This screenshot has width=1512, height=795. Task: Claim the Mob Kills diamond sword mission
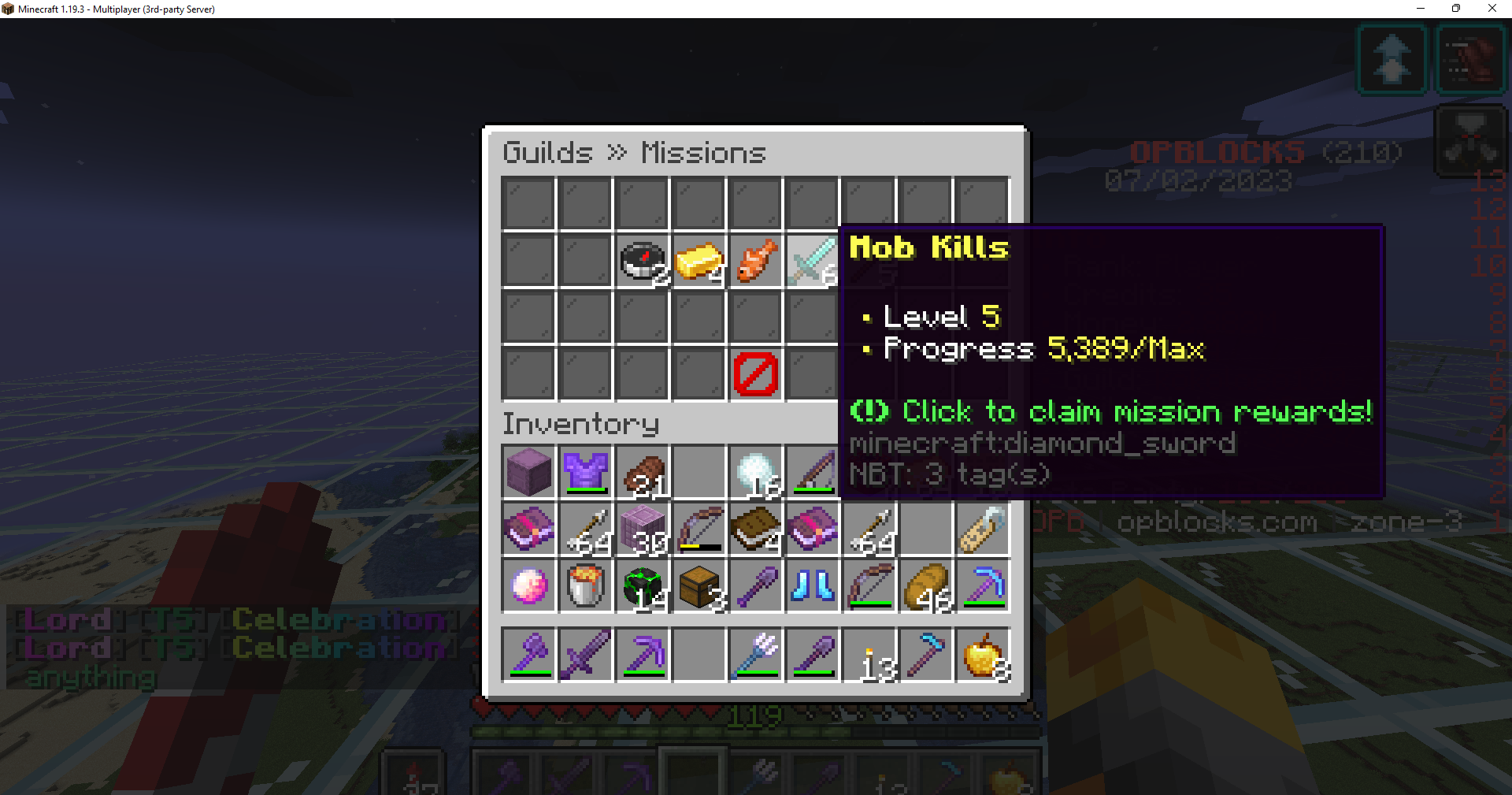(x=812, y=261)
